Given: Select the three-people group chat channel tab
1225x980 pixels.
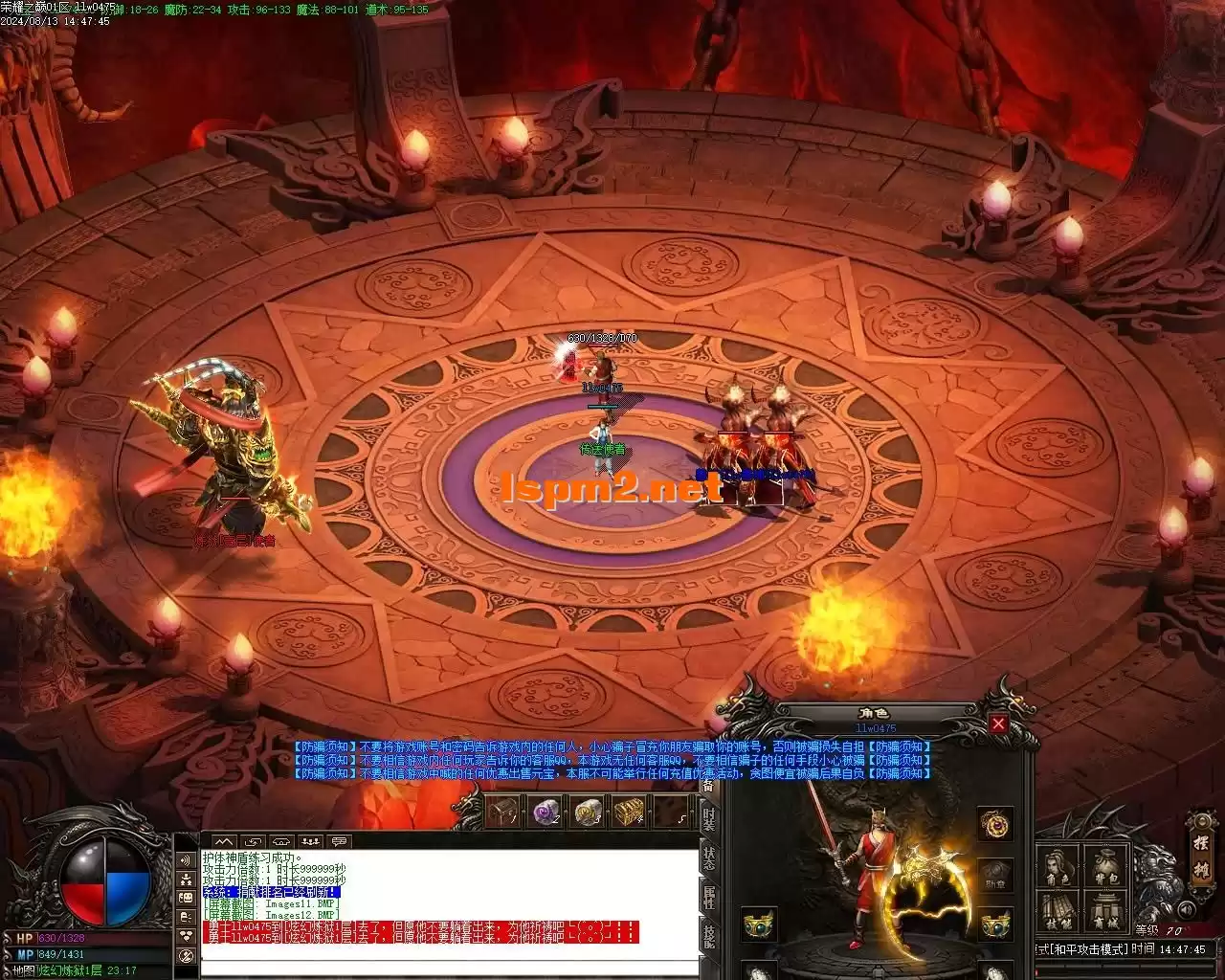Looking at the screenshot, I should click(x=309, y=842).
